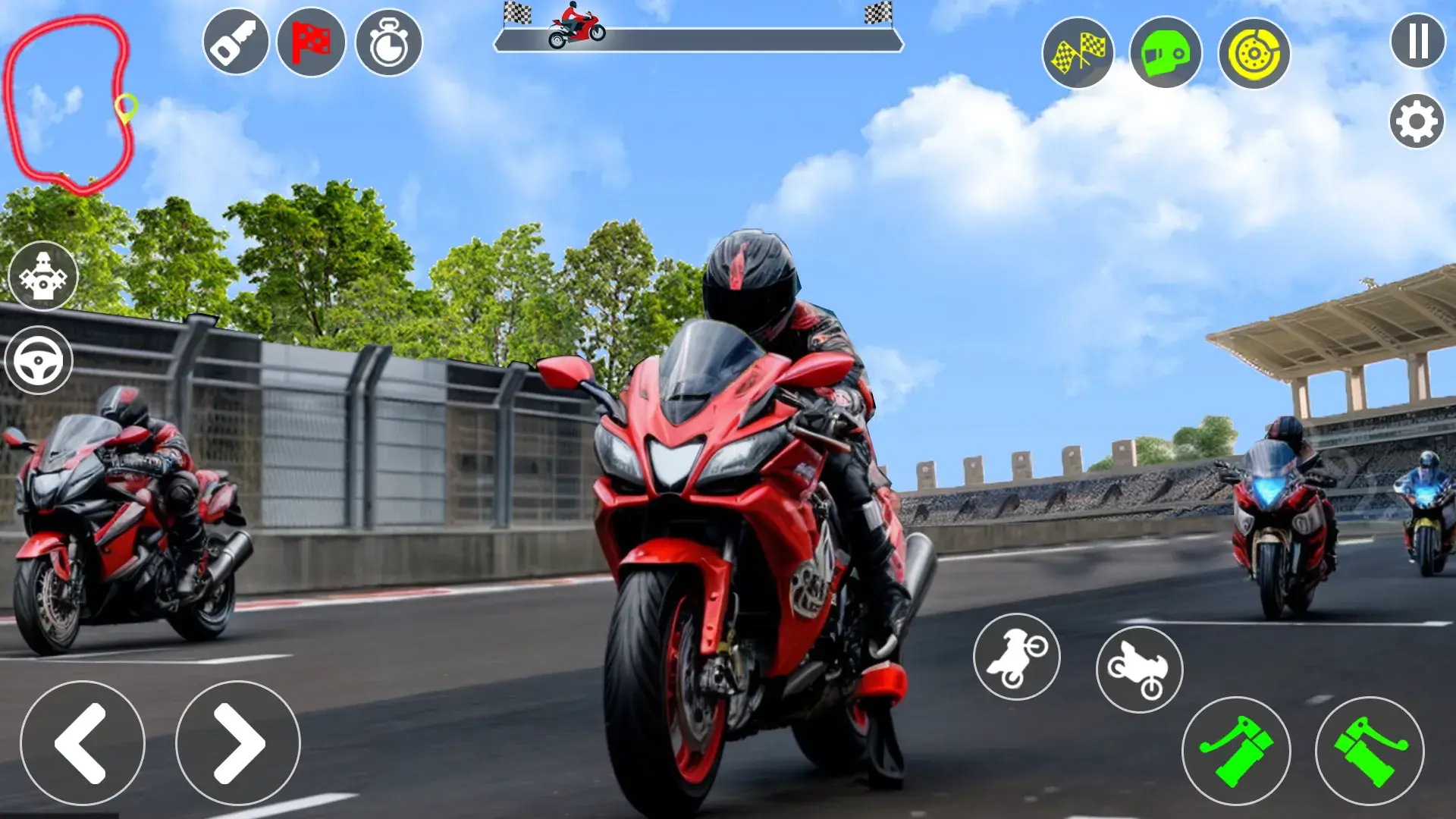Switch to steering wheel control mode

coord(39,360)
